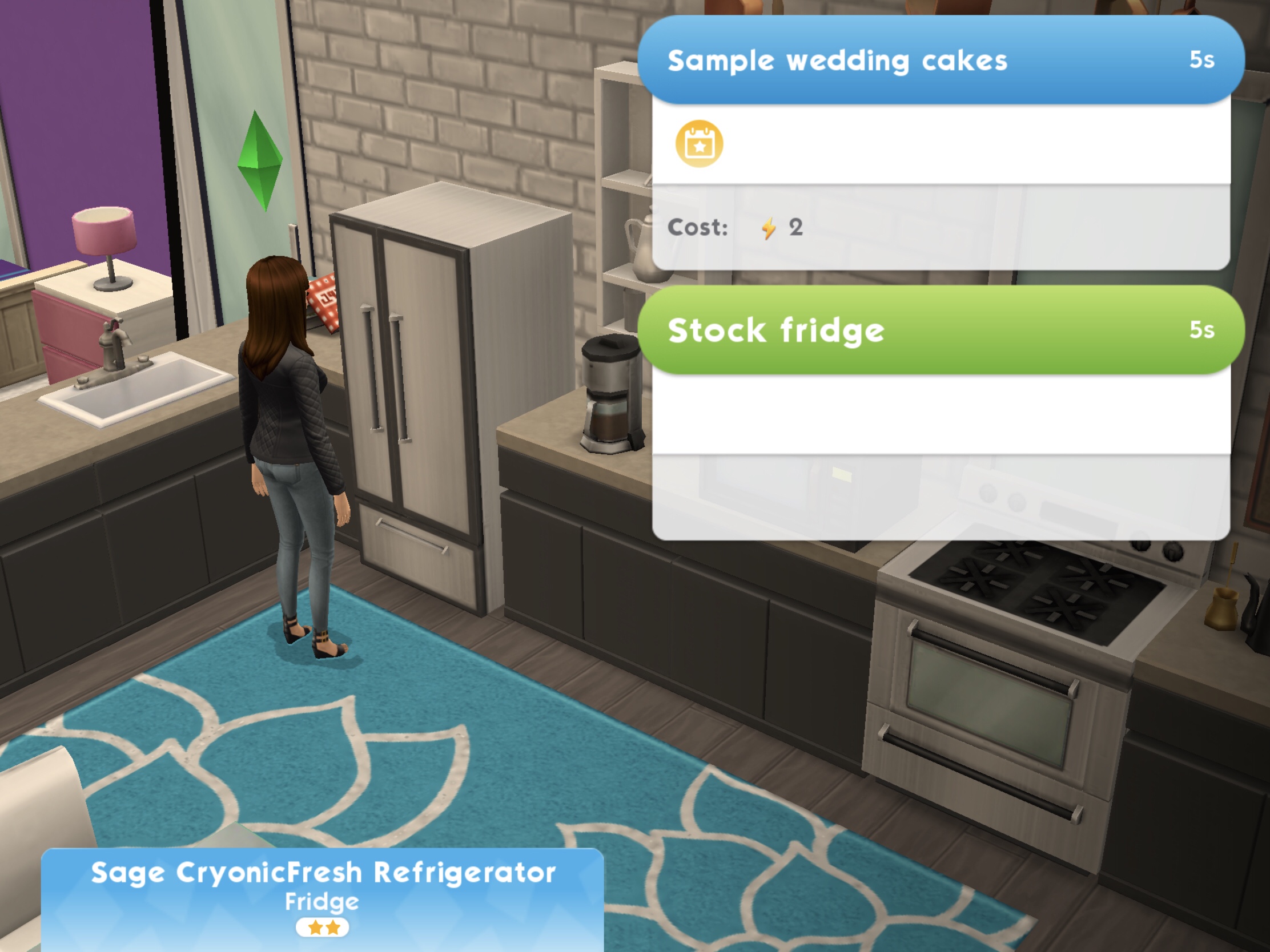Tap the yellow calendar event icon
The height and width of the screenshot is (952, 1270).
click(x=699, y=144)
